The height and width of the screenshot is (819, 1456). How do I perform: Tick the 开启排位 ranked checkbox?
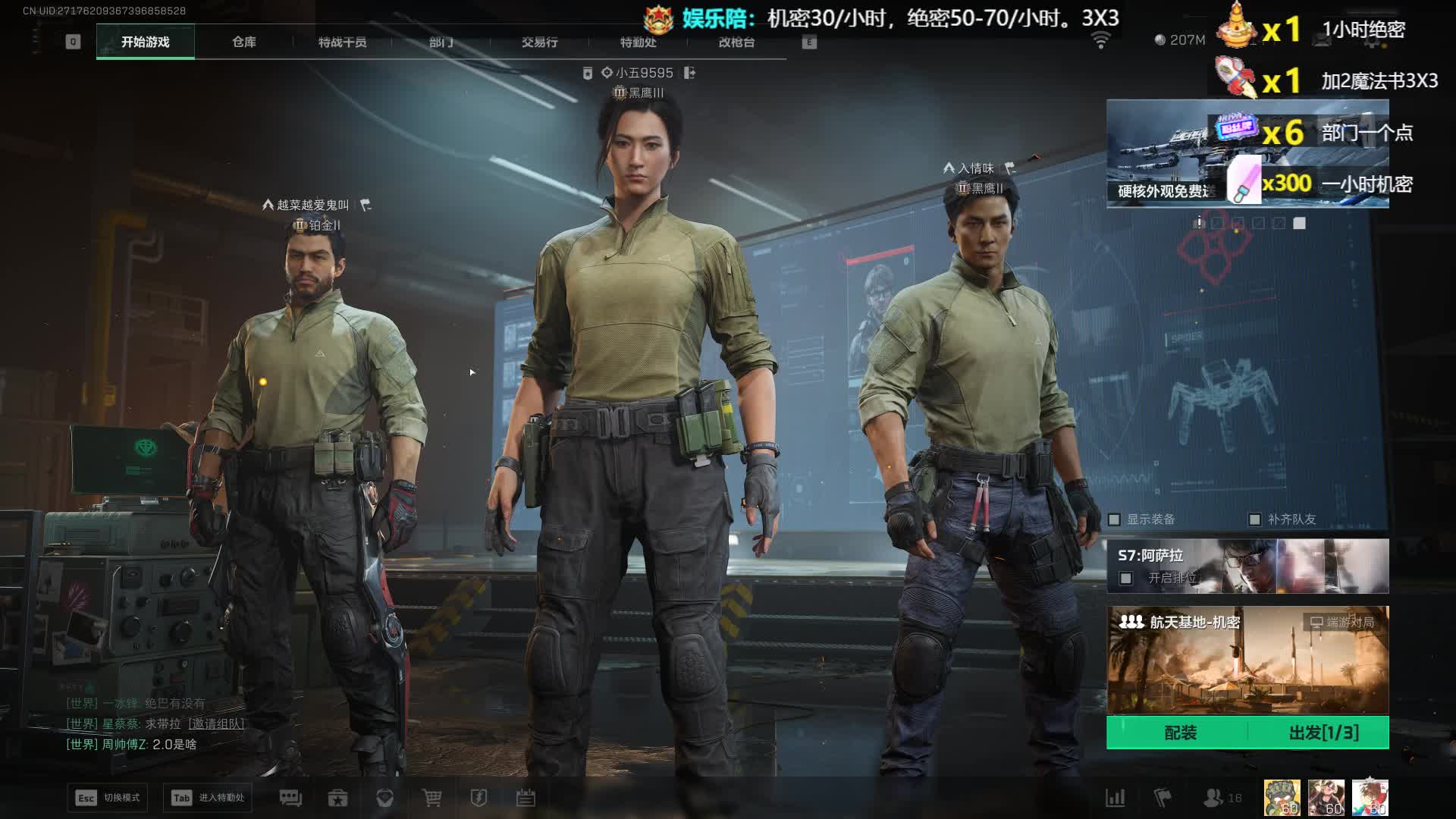coord(1126,579)
